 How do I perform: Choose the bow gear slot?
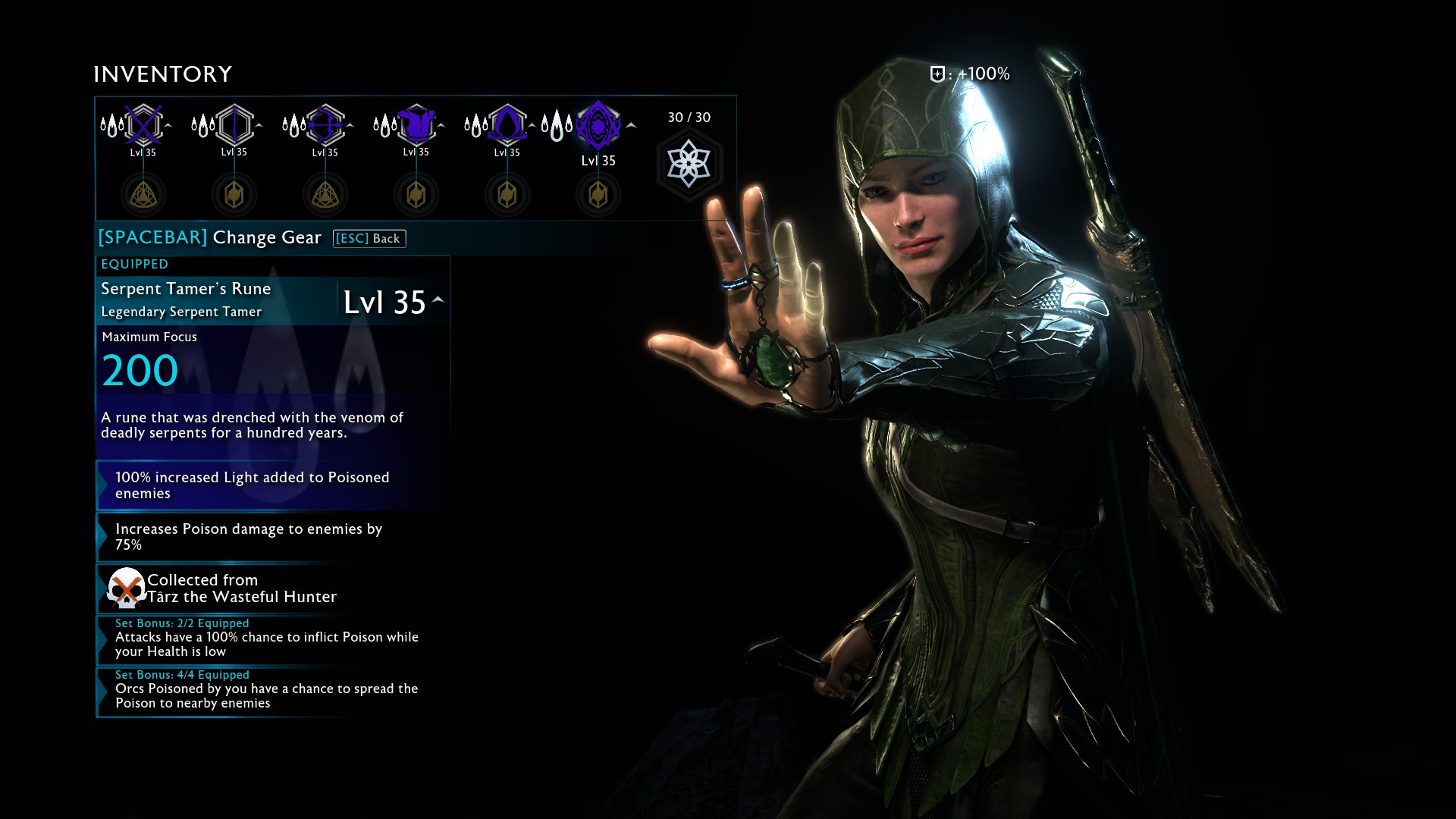point(325,124)
